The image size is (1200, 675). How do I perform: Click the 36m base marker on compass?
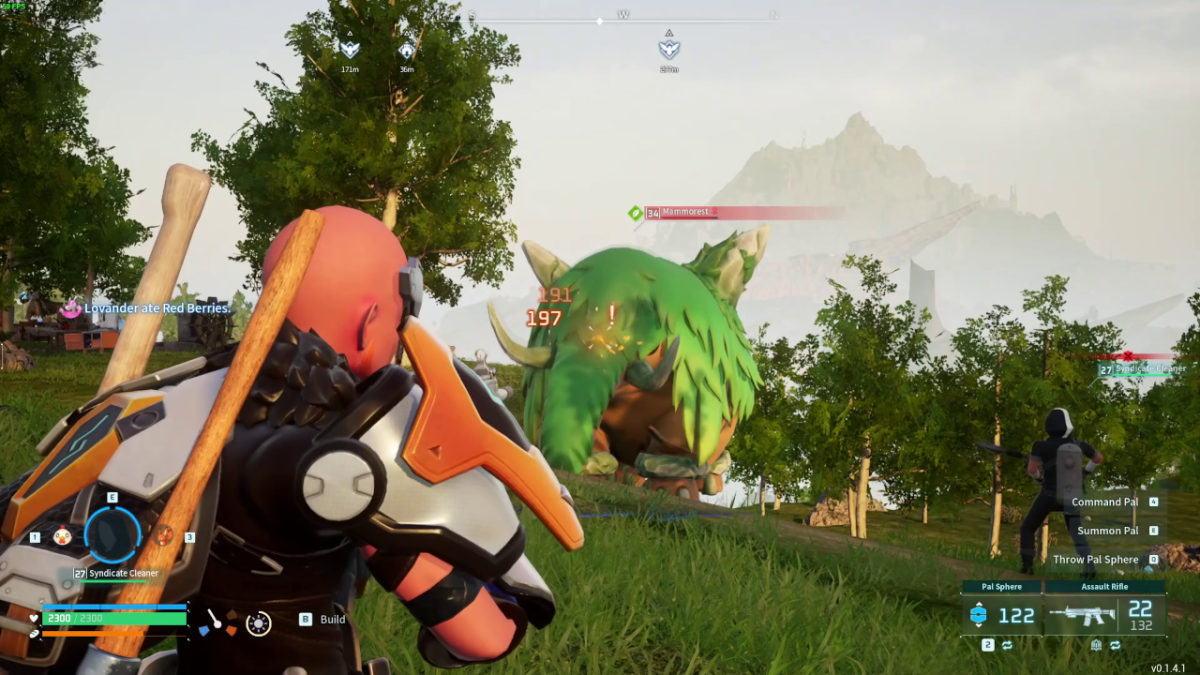pos(407,51)
